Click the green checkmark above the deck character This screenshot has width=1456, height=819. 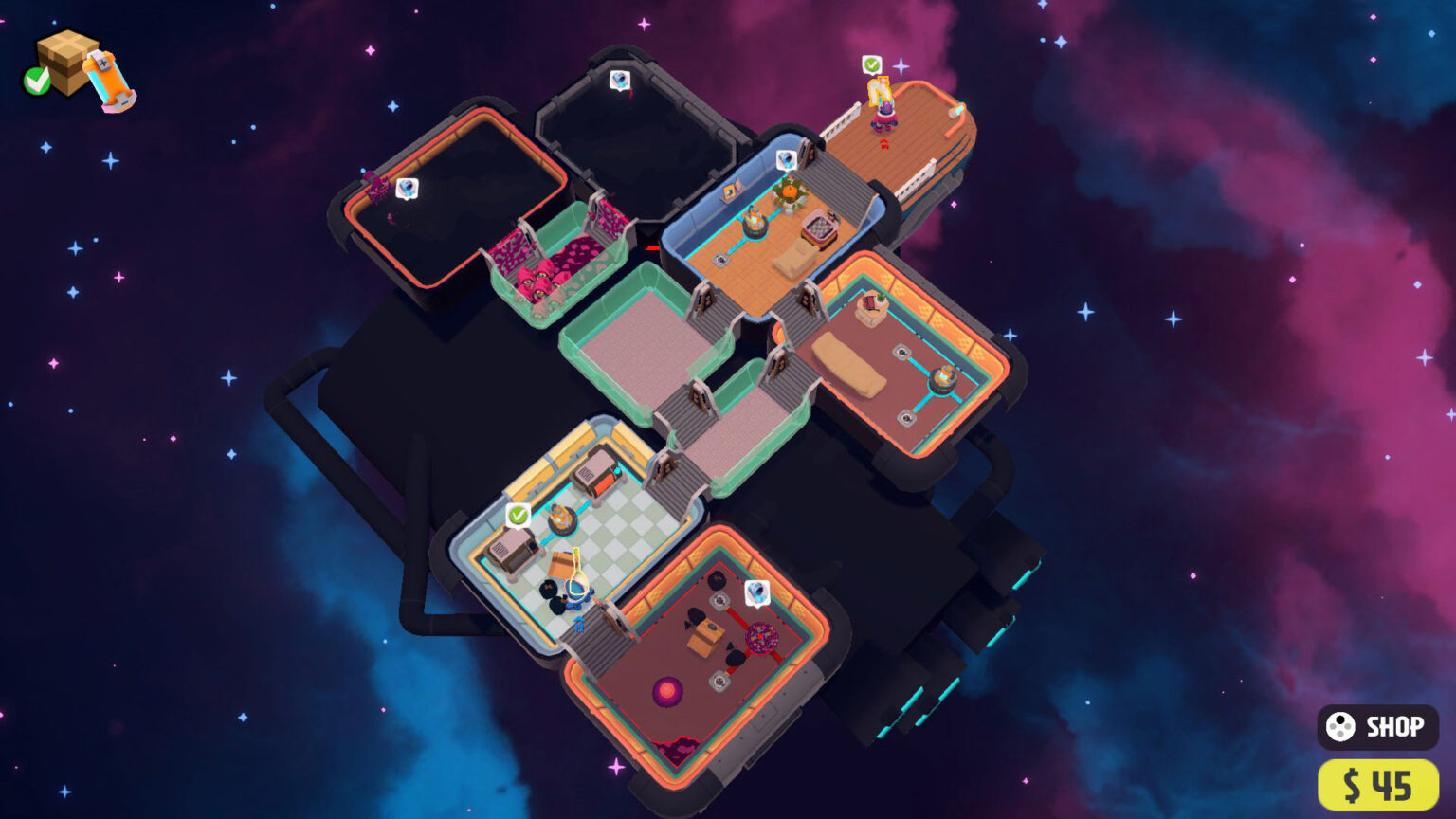870,66
